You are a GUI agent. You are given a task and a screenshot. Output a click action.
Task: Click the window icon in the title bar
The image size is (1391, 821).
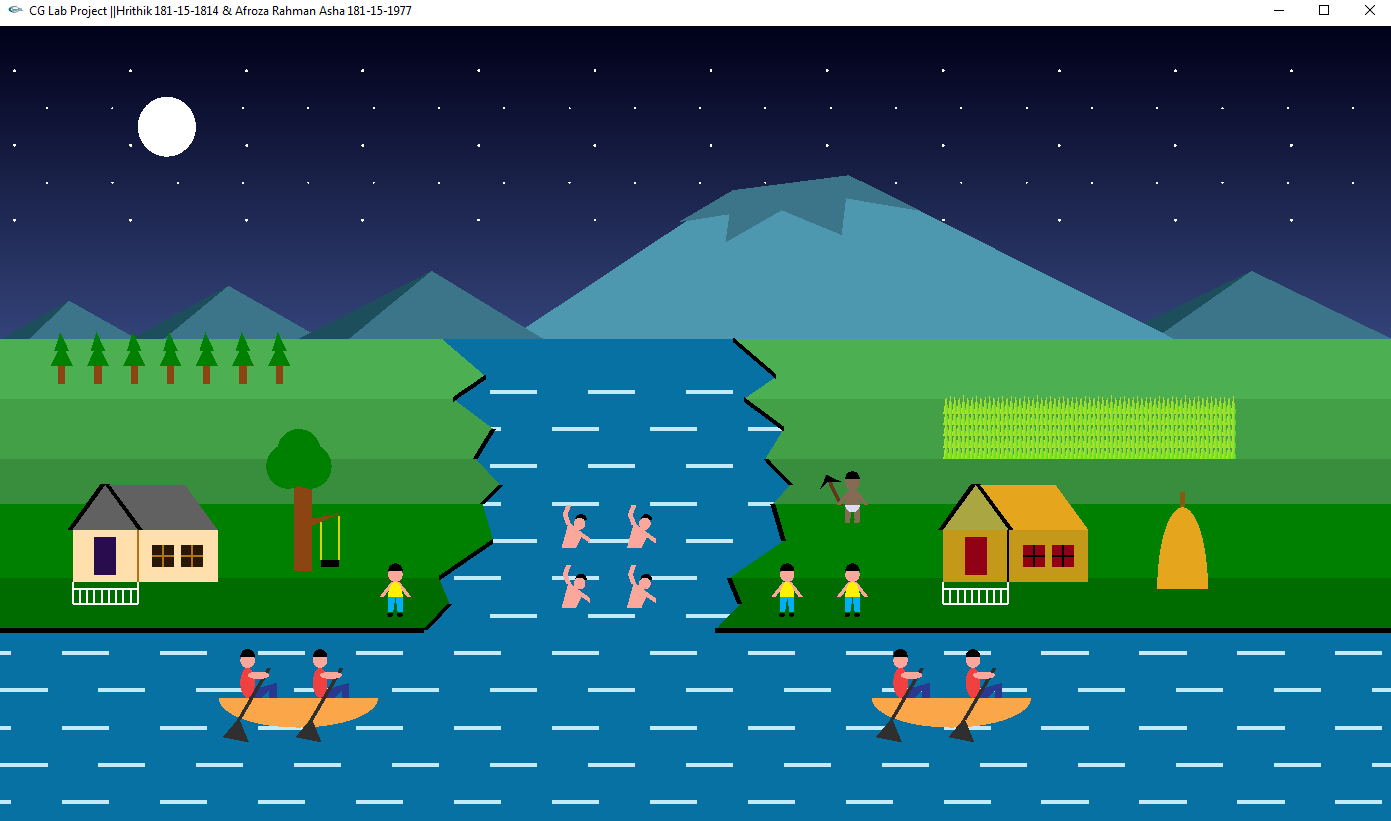tap(1323, 10)
